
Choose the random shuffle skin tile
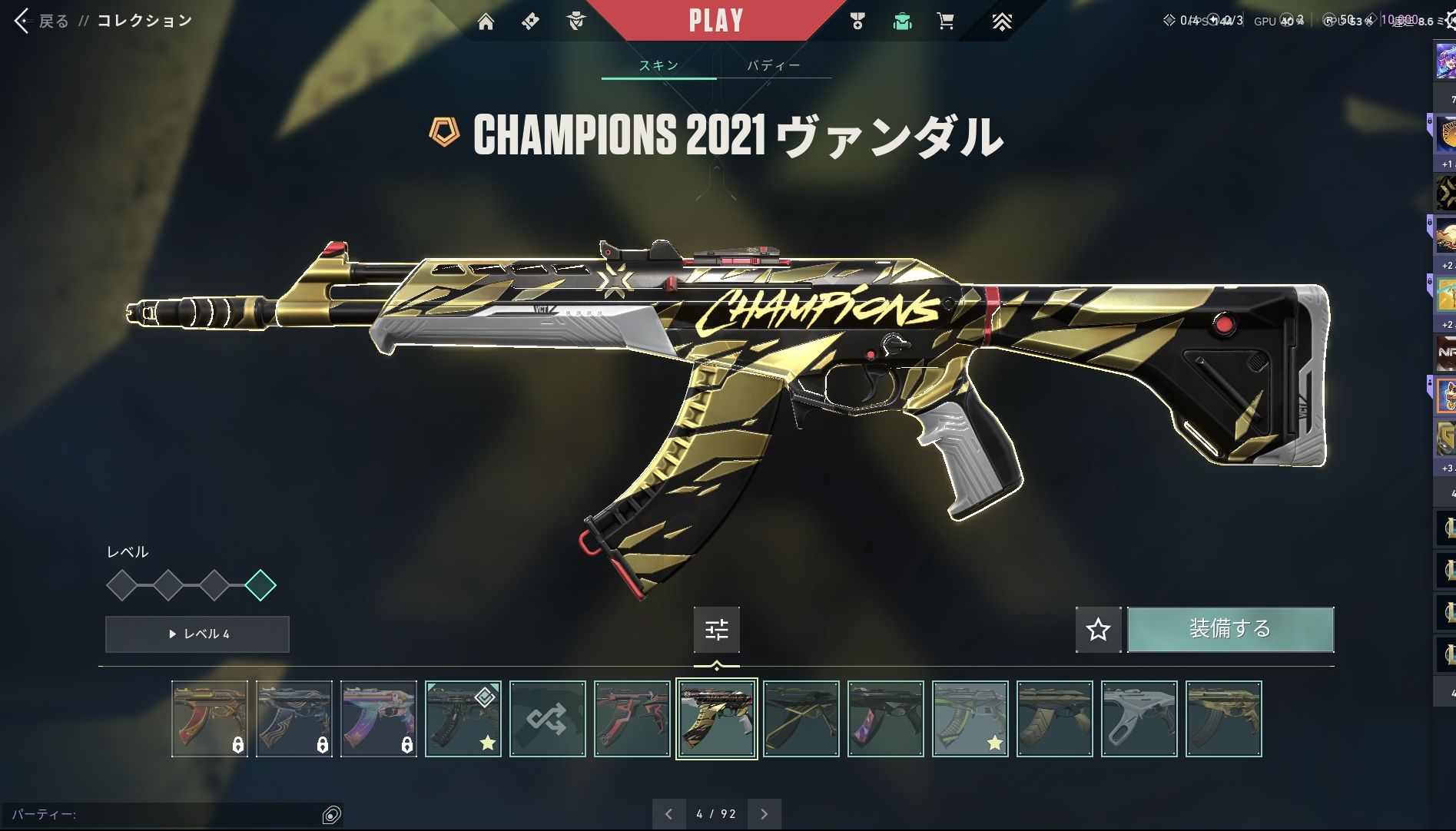(x=547, y=719)
